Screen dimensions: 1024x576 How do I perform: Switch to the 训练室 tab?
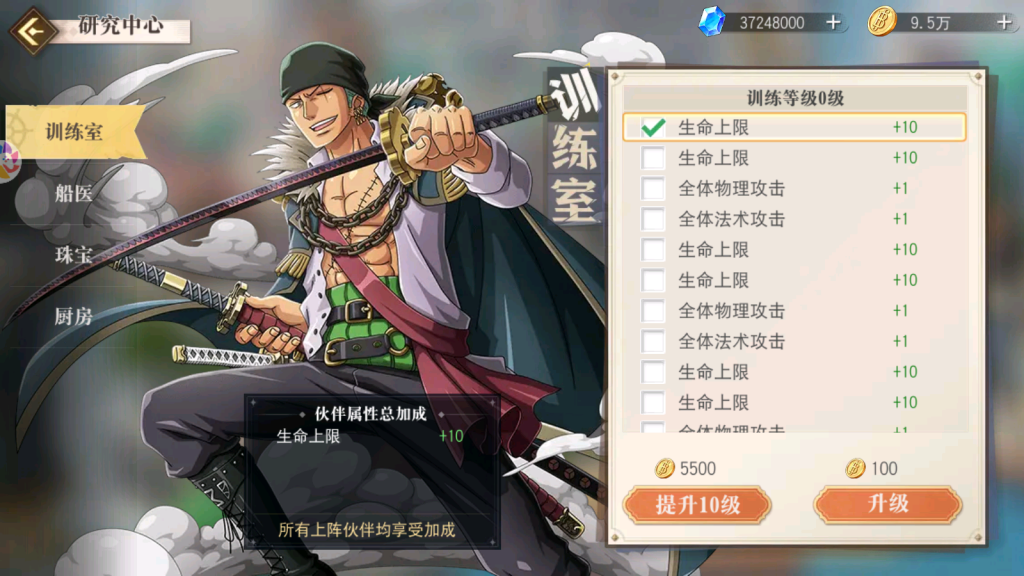74,132
